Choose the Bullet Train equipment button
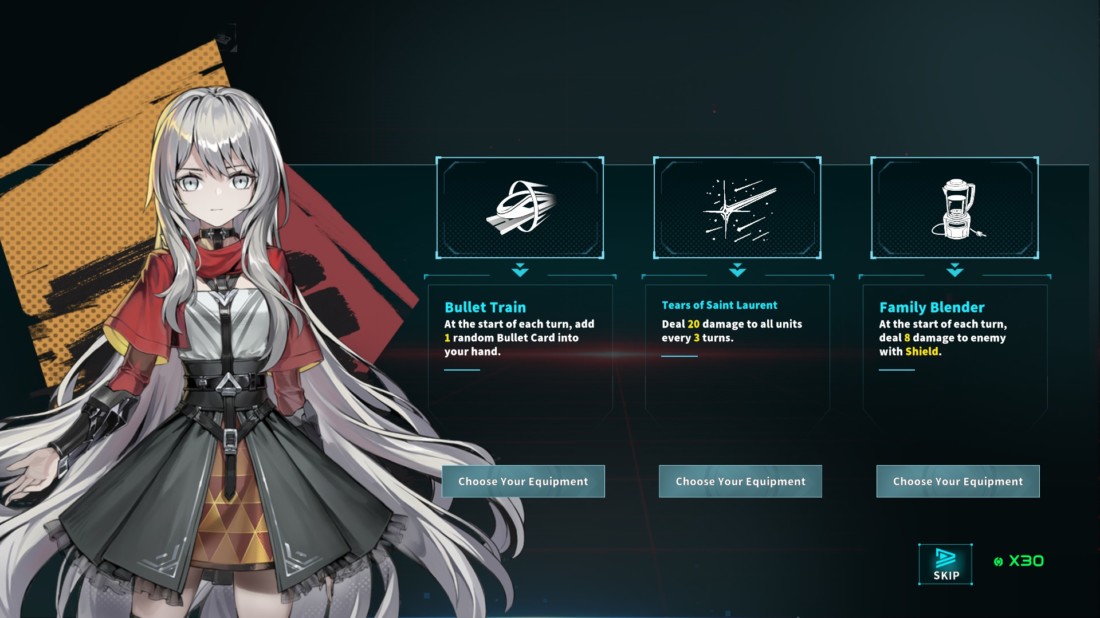 click(x=523, y=481)
